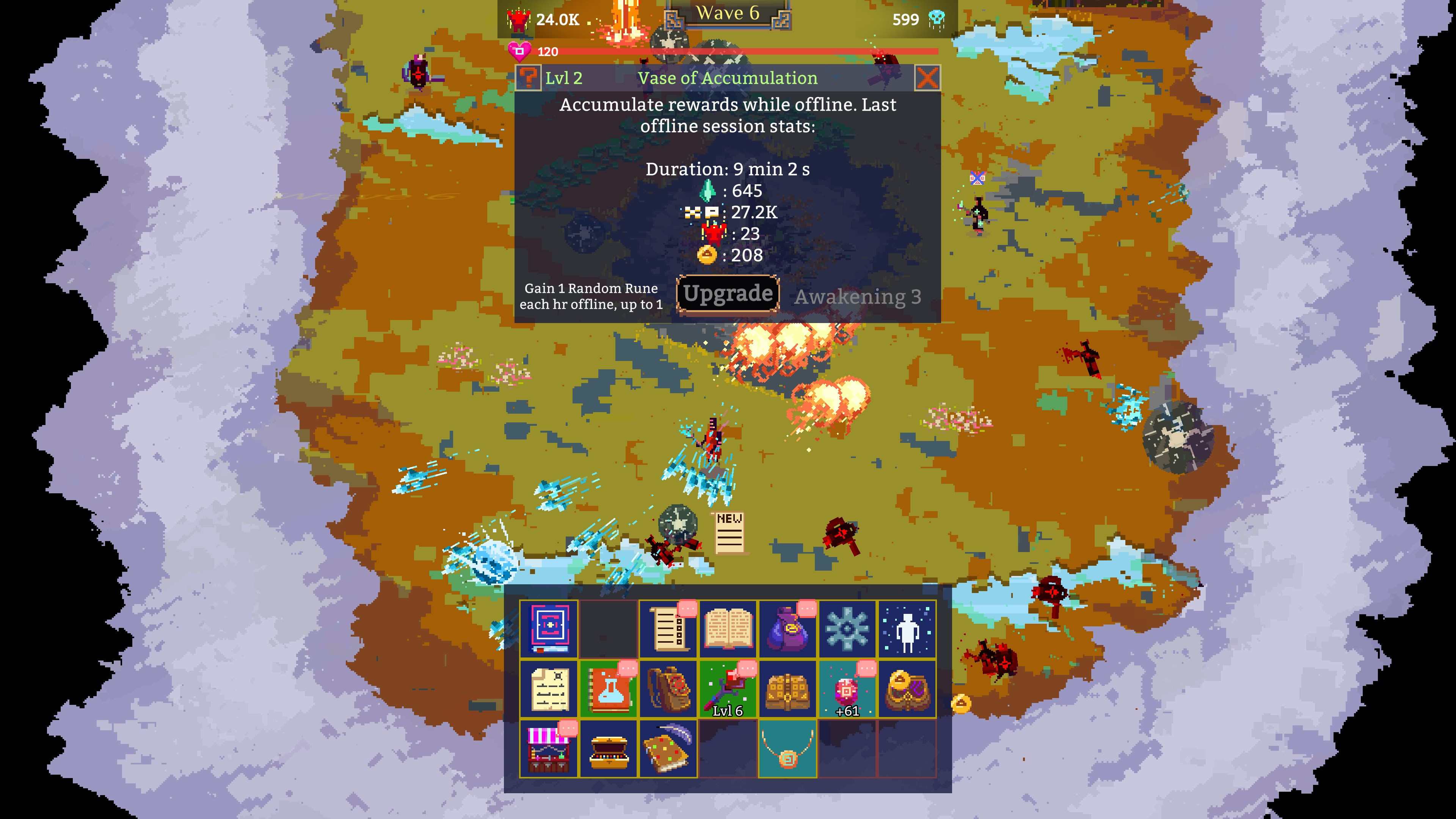The height and width of the screenshot is (819, 1456).
Task: Open the torn parchment note icon
Action: (549, 689)
